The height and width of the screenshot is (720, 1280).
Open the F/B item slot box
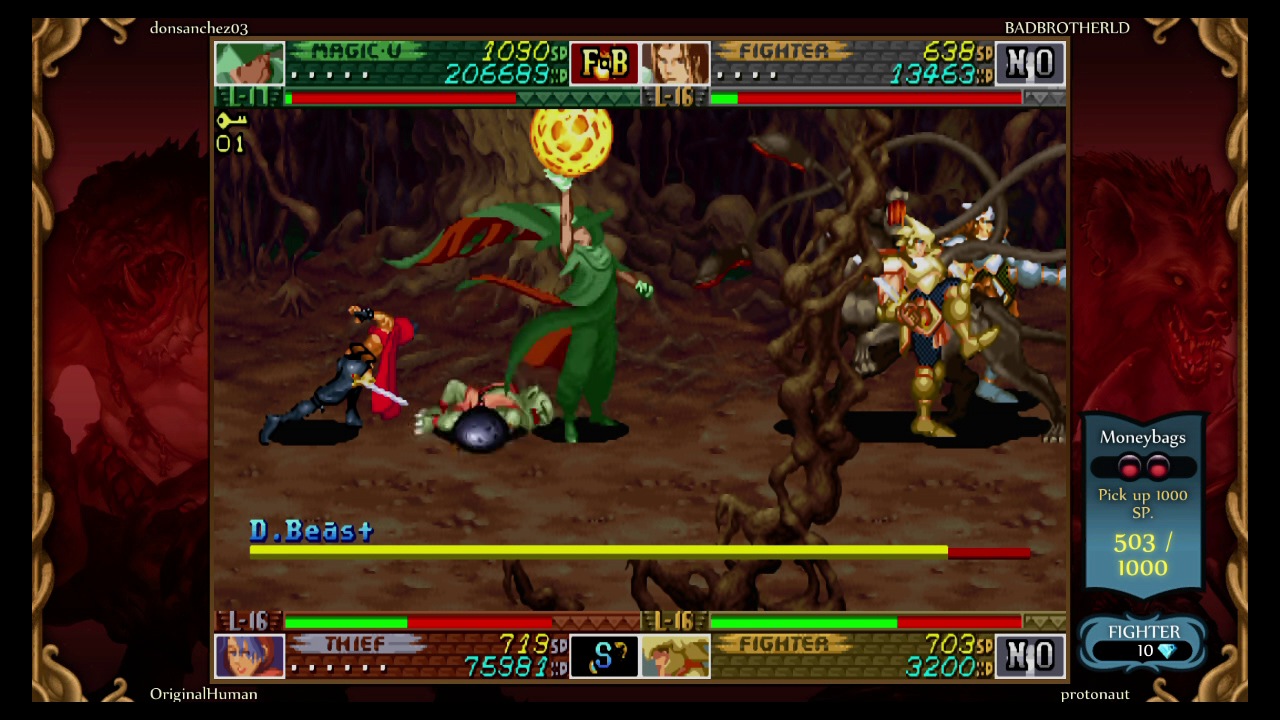[x=604, y=63]
